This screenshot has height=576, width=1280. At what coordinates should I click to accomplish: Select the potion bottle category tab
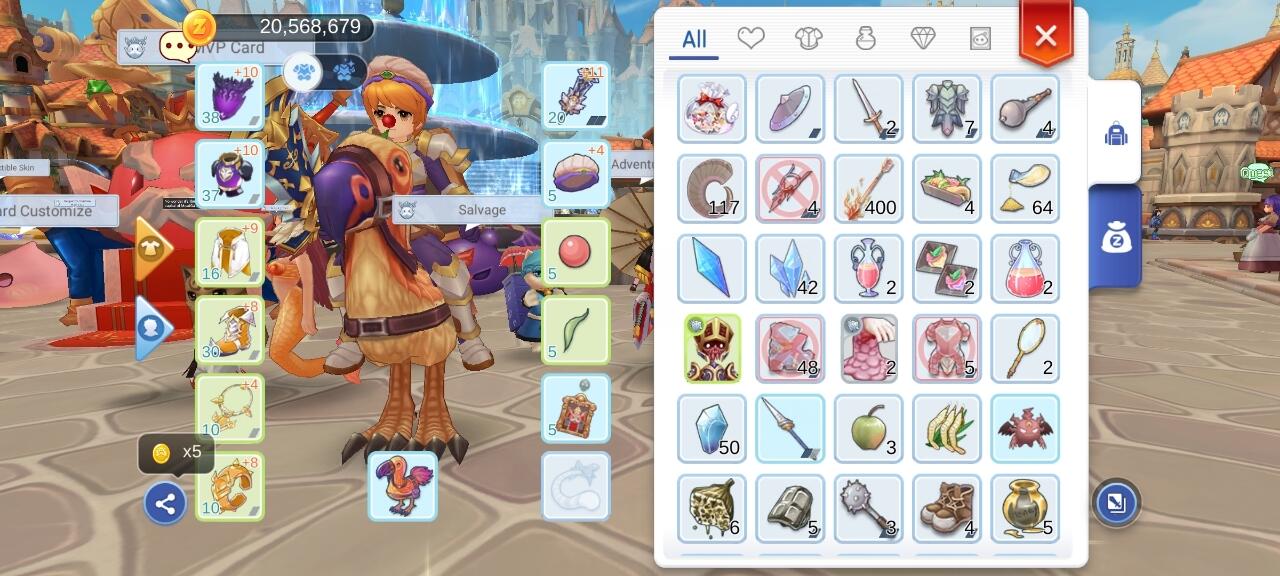(866, 39)
